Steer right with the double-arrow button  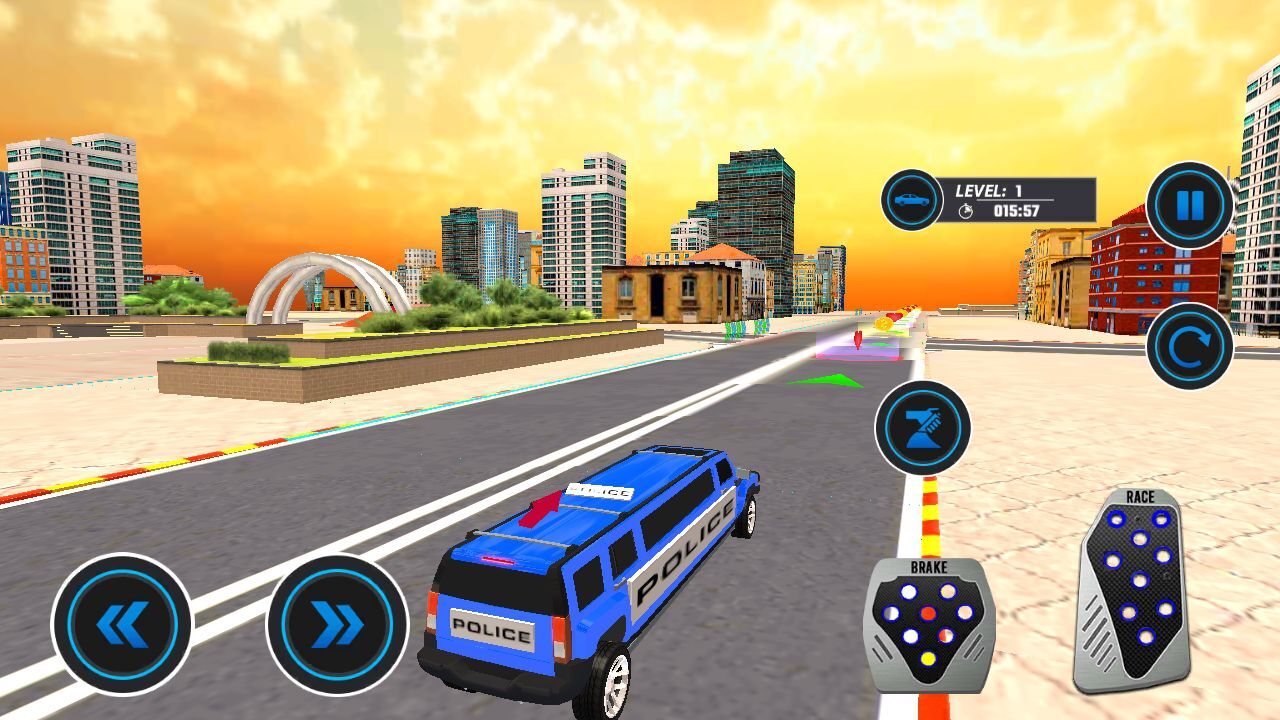337,625
